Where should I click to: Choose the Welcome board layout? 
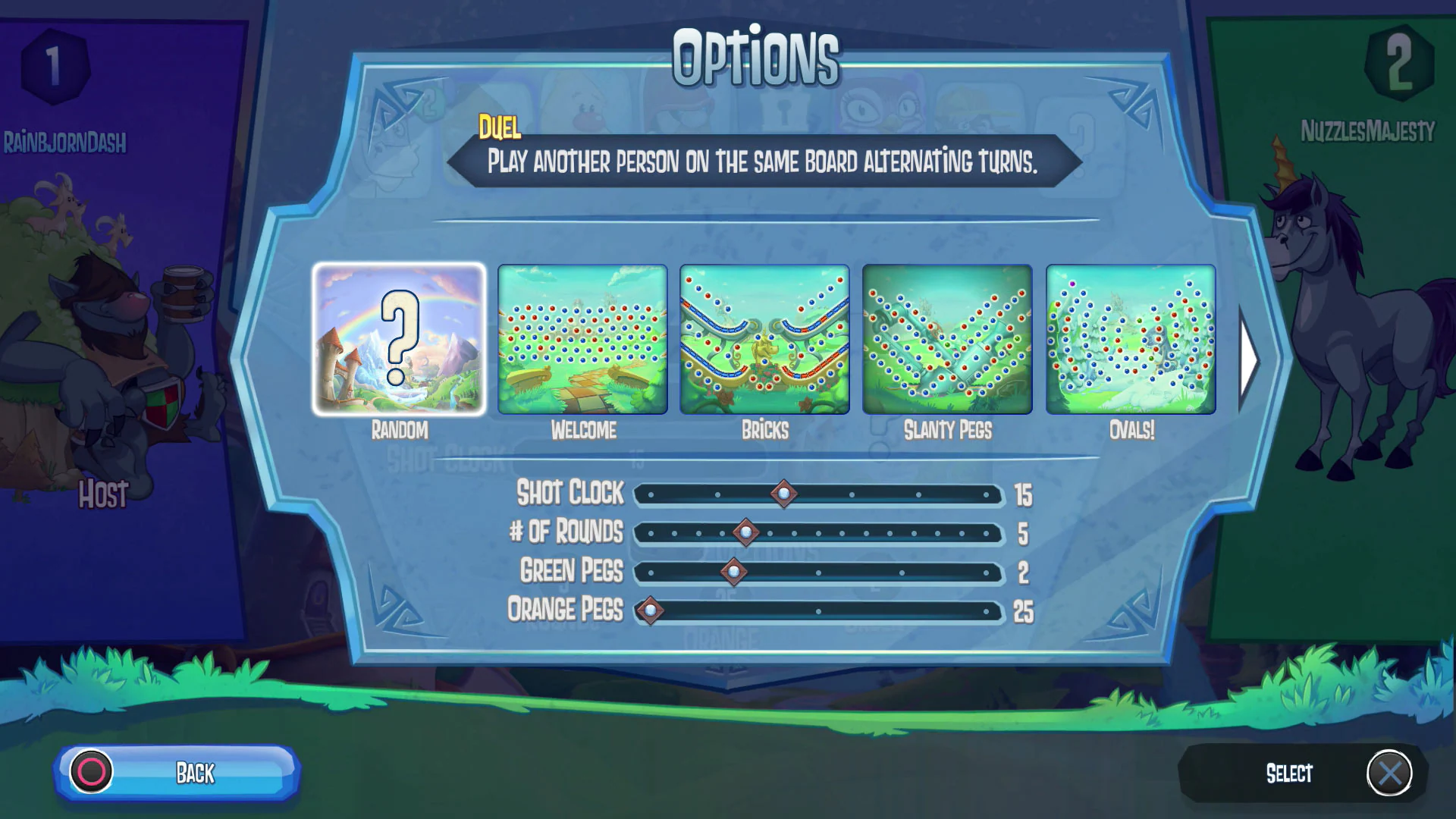click(584, 340)
